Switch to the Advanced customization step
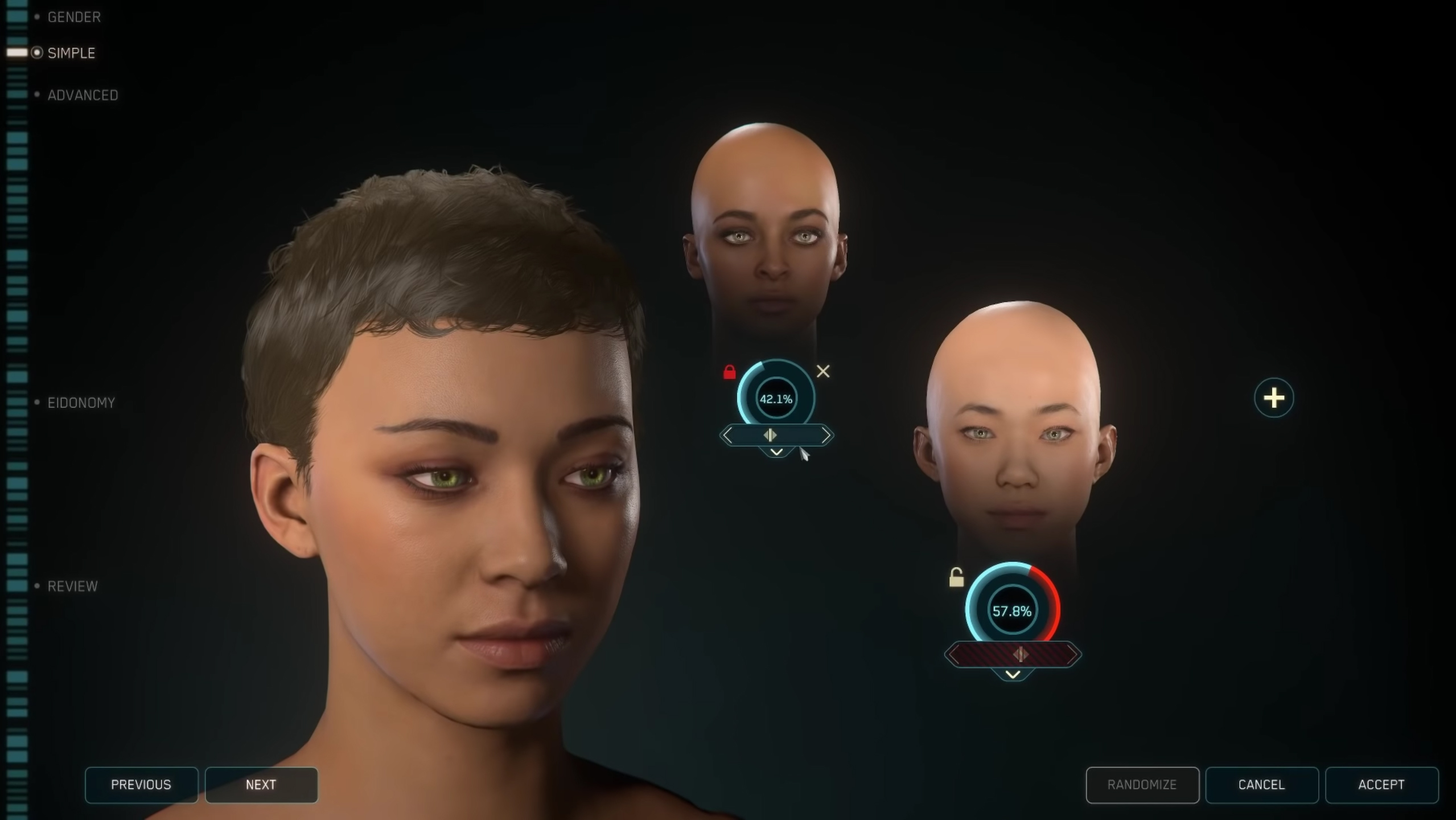 pos(83,95)
